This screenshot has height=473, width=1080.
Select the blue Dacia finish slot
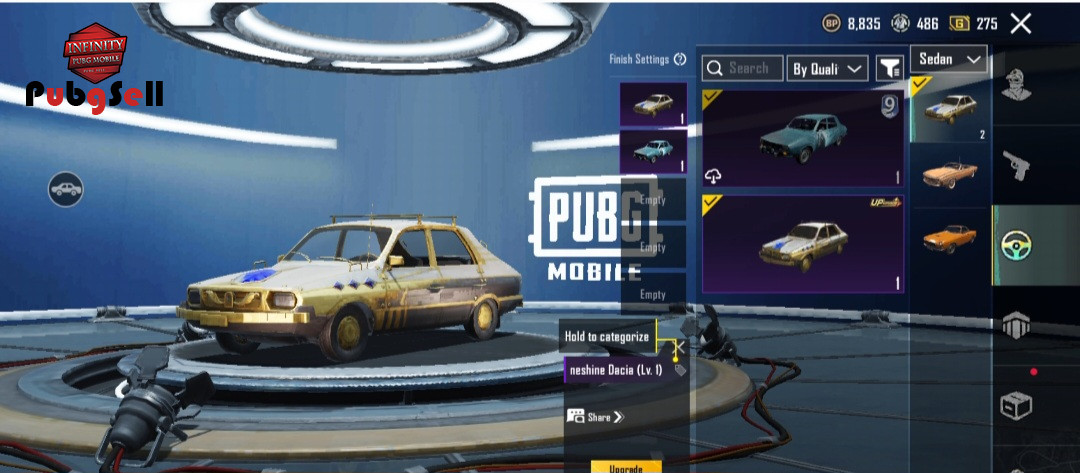coord(653,151)
